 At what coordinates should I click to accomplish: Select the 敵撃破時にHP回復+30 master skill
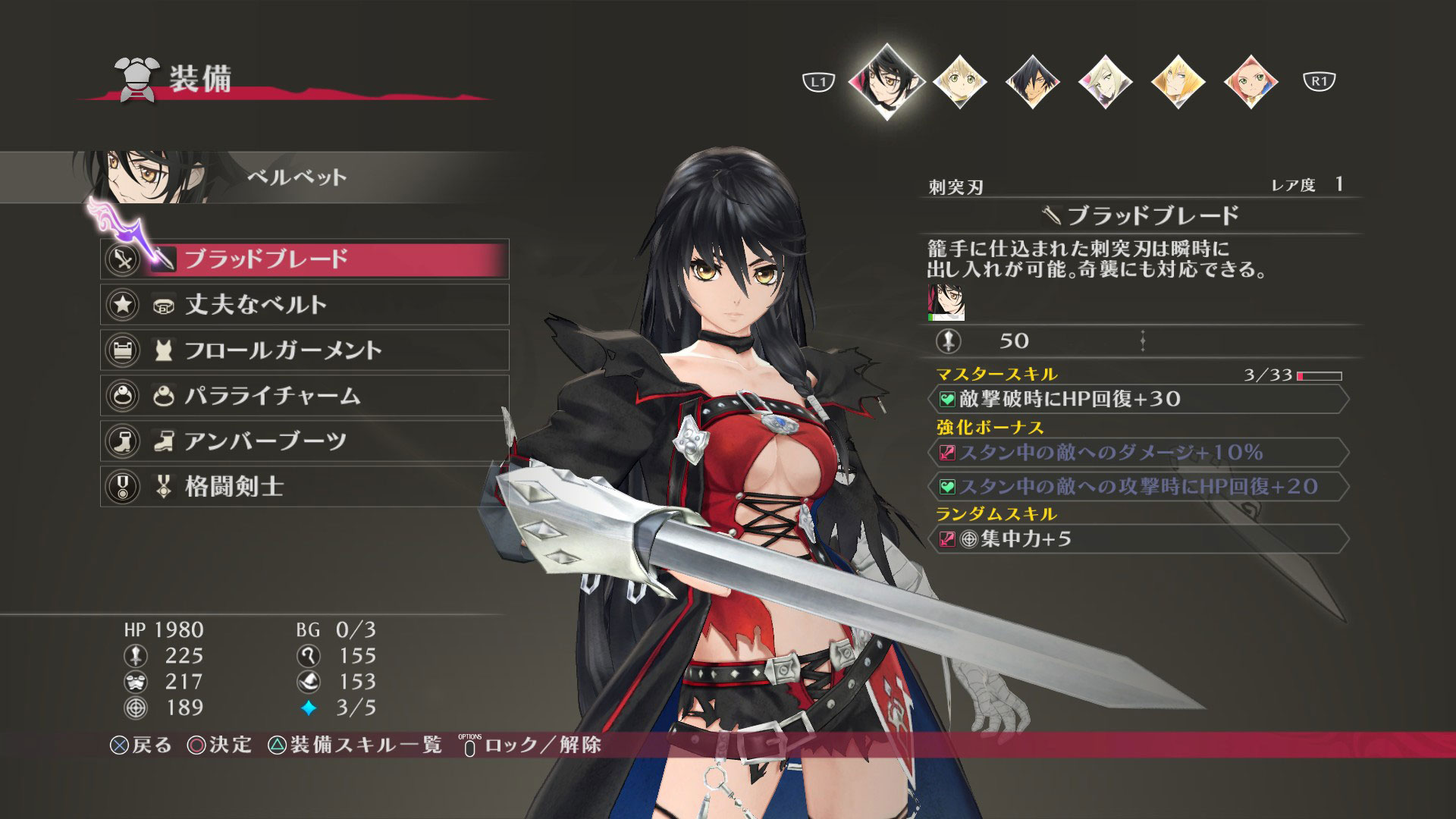(x=1139, y=399)
